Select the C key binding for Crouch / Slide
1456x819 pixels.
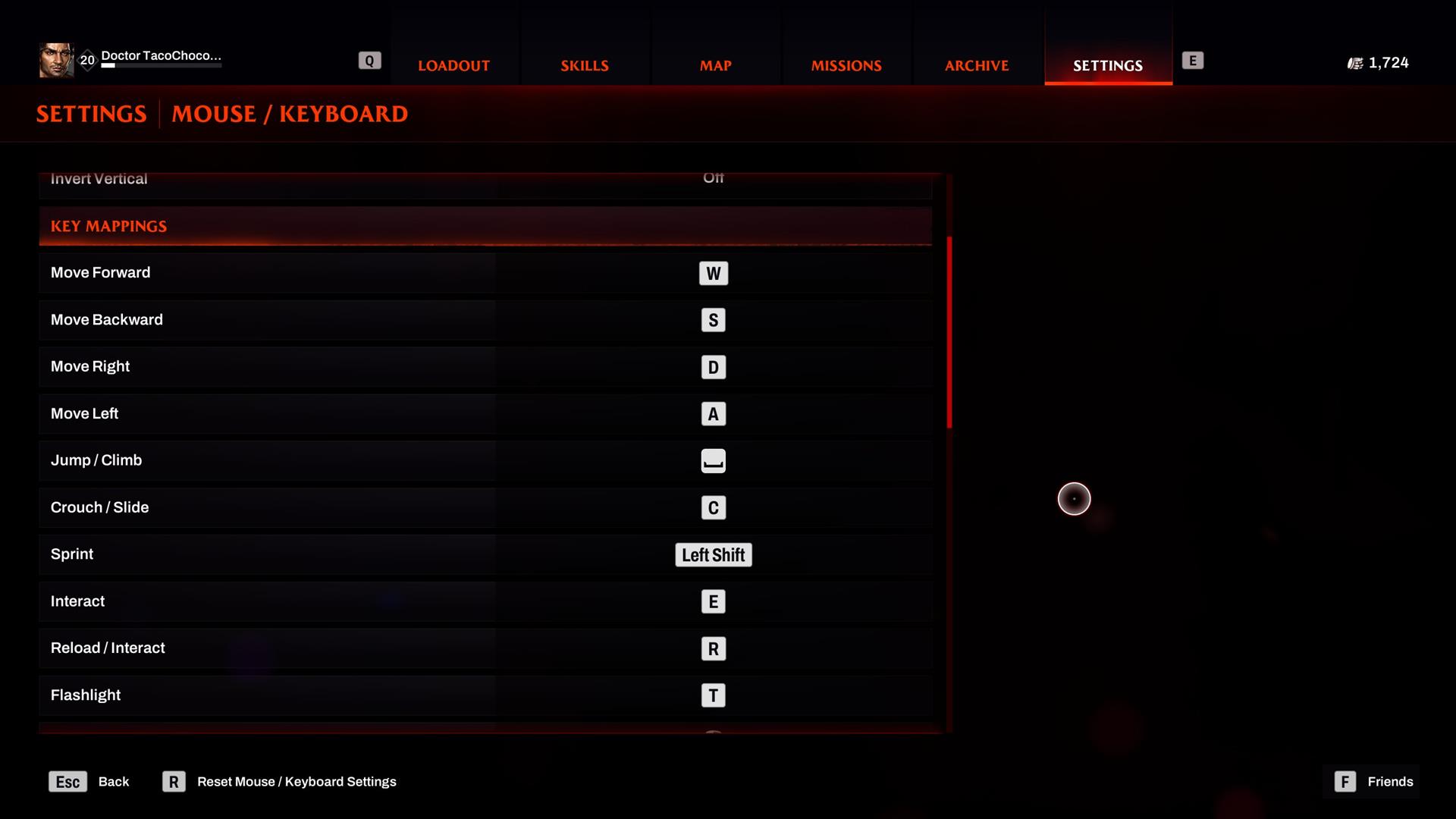tap(713, 508)
